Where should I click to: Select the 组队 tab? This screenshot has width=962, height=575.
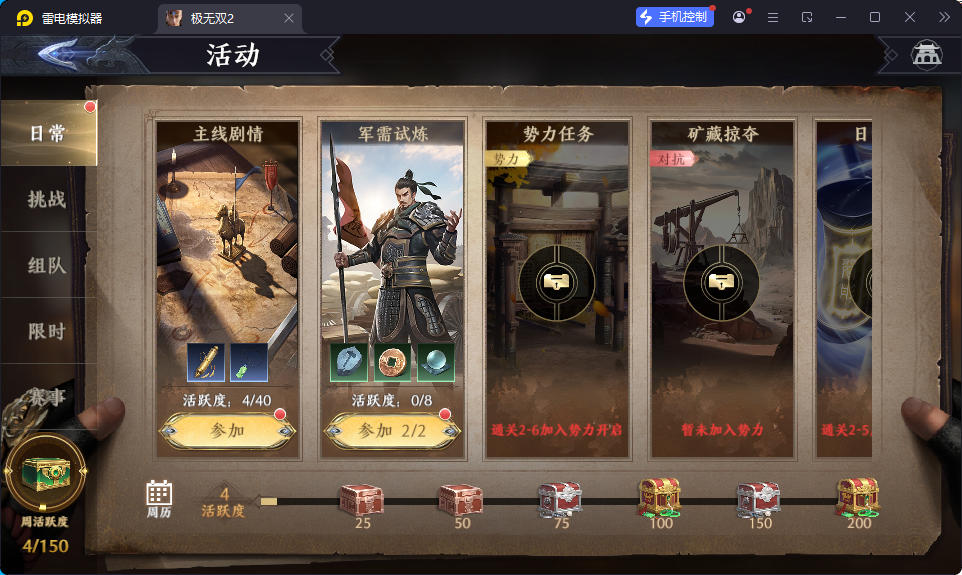[x=47, y=265]
